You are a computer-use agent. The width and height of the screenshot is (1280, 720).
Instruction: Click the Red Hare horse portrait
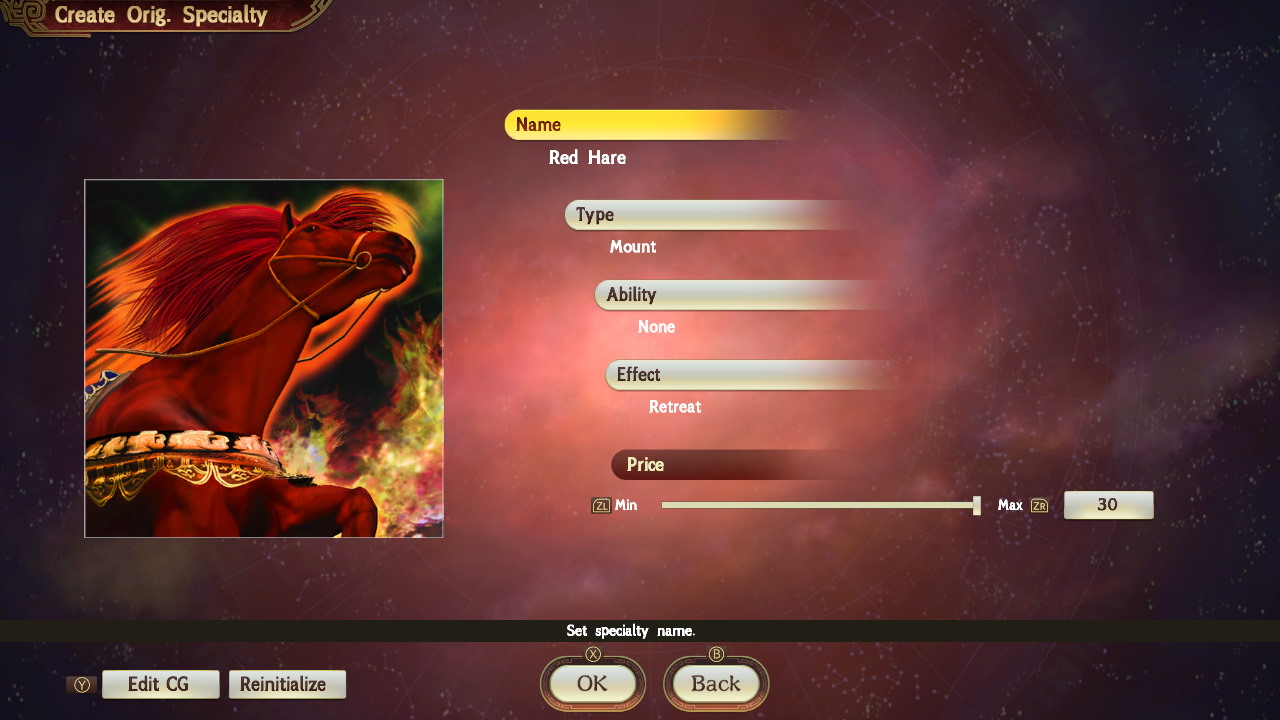(264, 358)
